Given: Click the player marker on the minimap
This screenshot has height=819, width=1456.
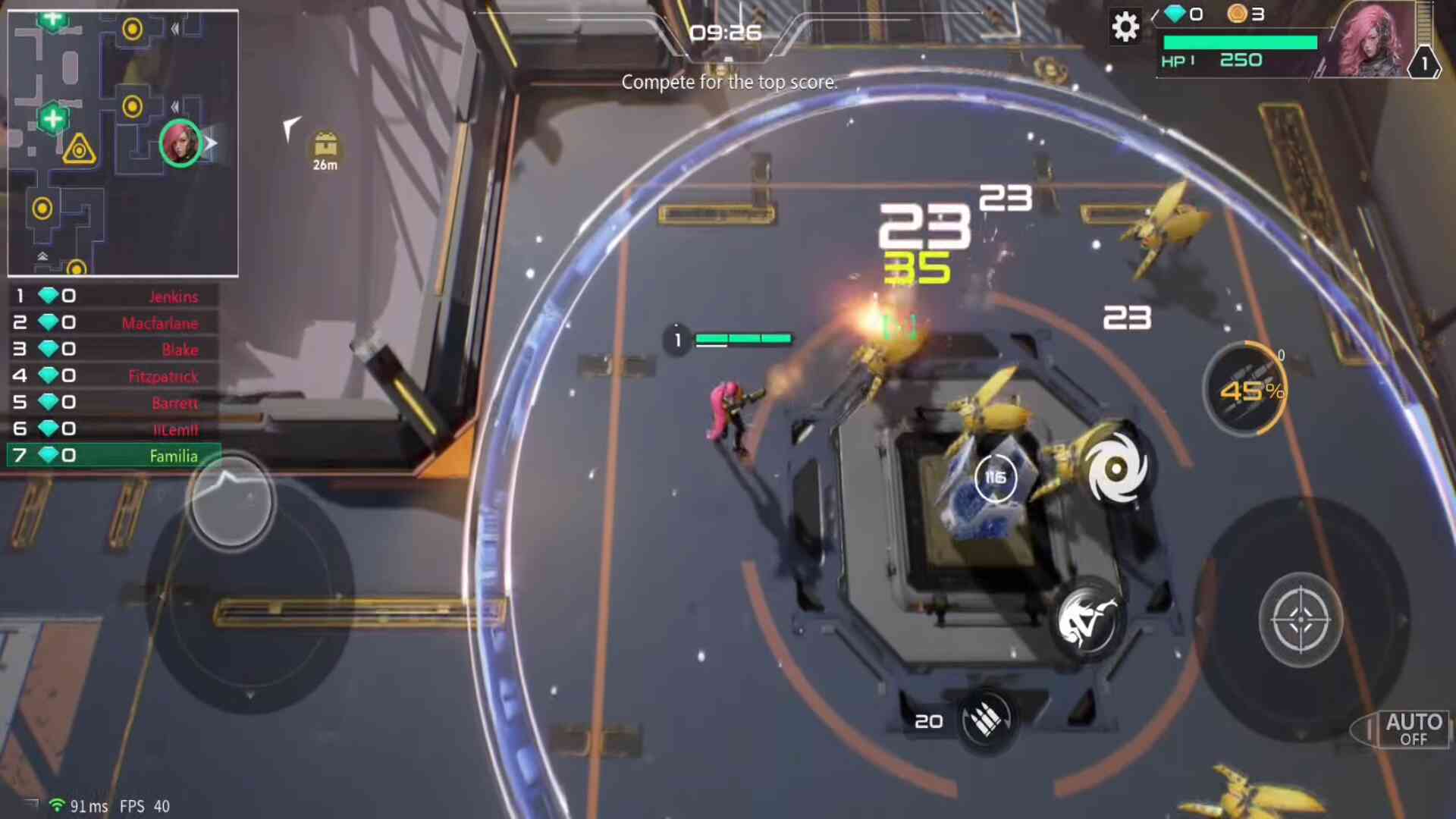Looking at the screenshot, I should 180,143.
